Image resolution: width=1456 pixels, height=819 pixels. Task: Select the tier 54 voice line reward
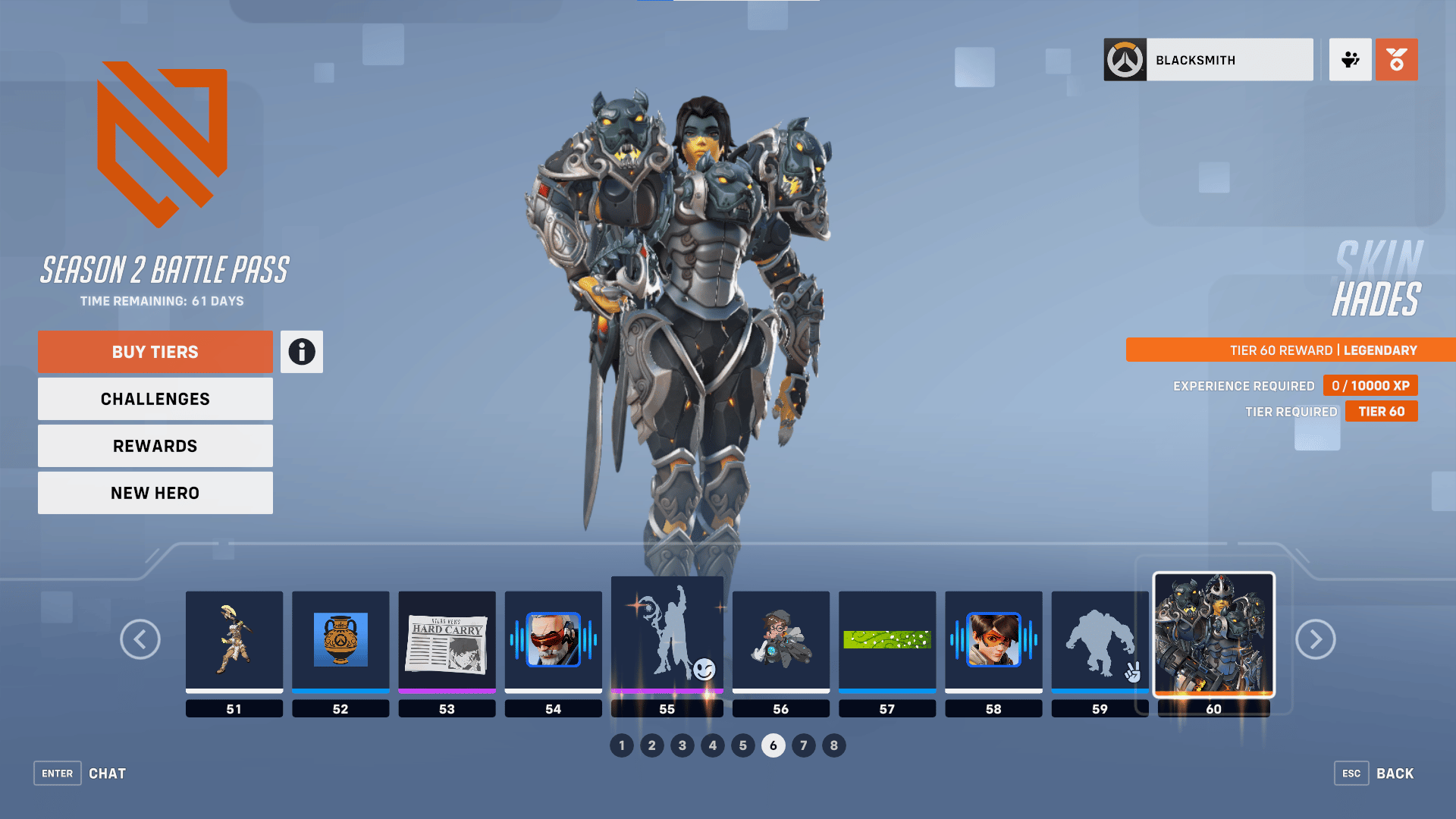click(x=553, y=641)
